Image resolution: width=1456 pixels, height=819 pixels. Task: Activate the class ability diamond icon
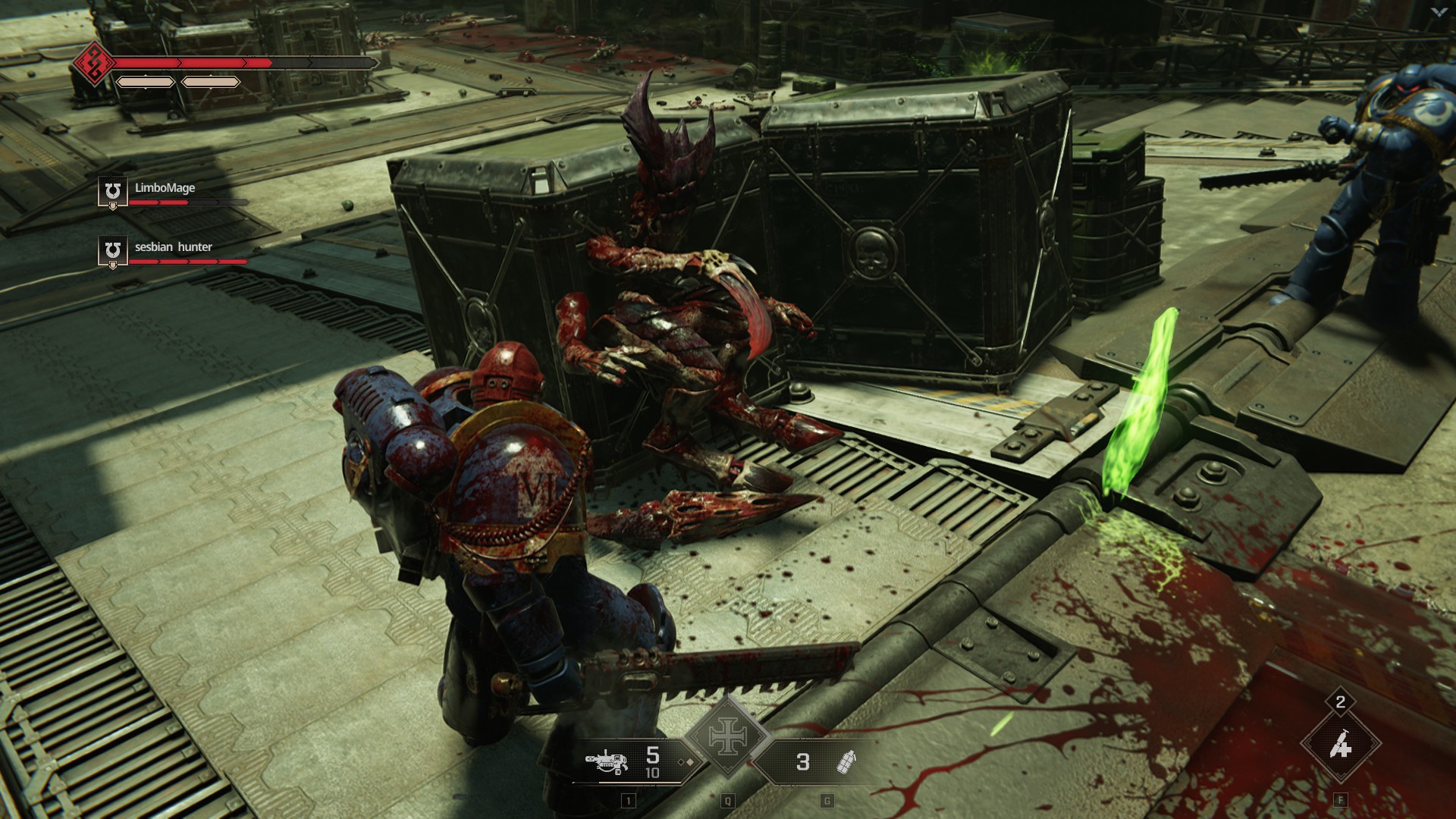tap(1340, 747)
